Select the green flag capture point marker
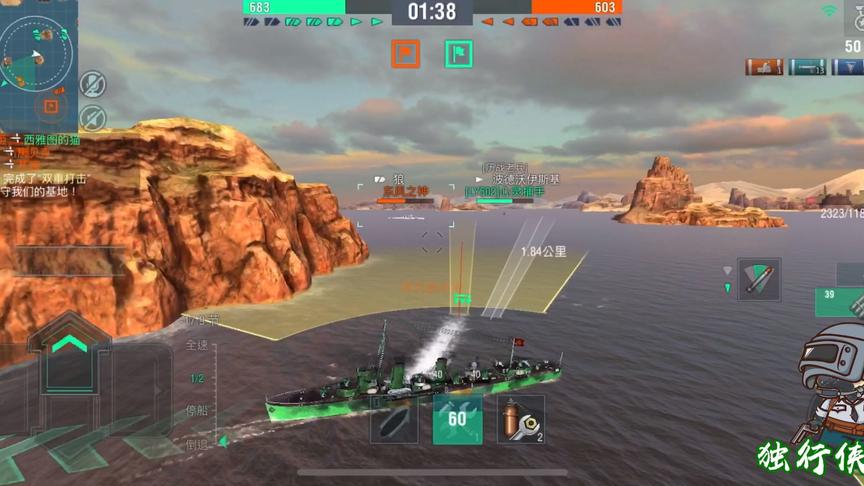864x486 pixels. pos(459,54)
